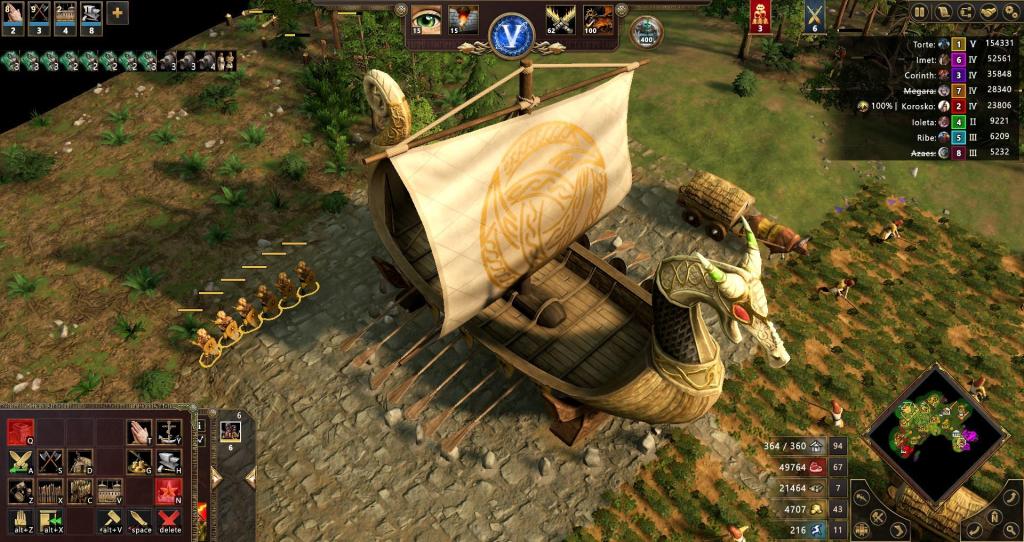Select the red star N command

coord(168,491)
